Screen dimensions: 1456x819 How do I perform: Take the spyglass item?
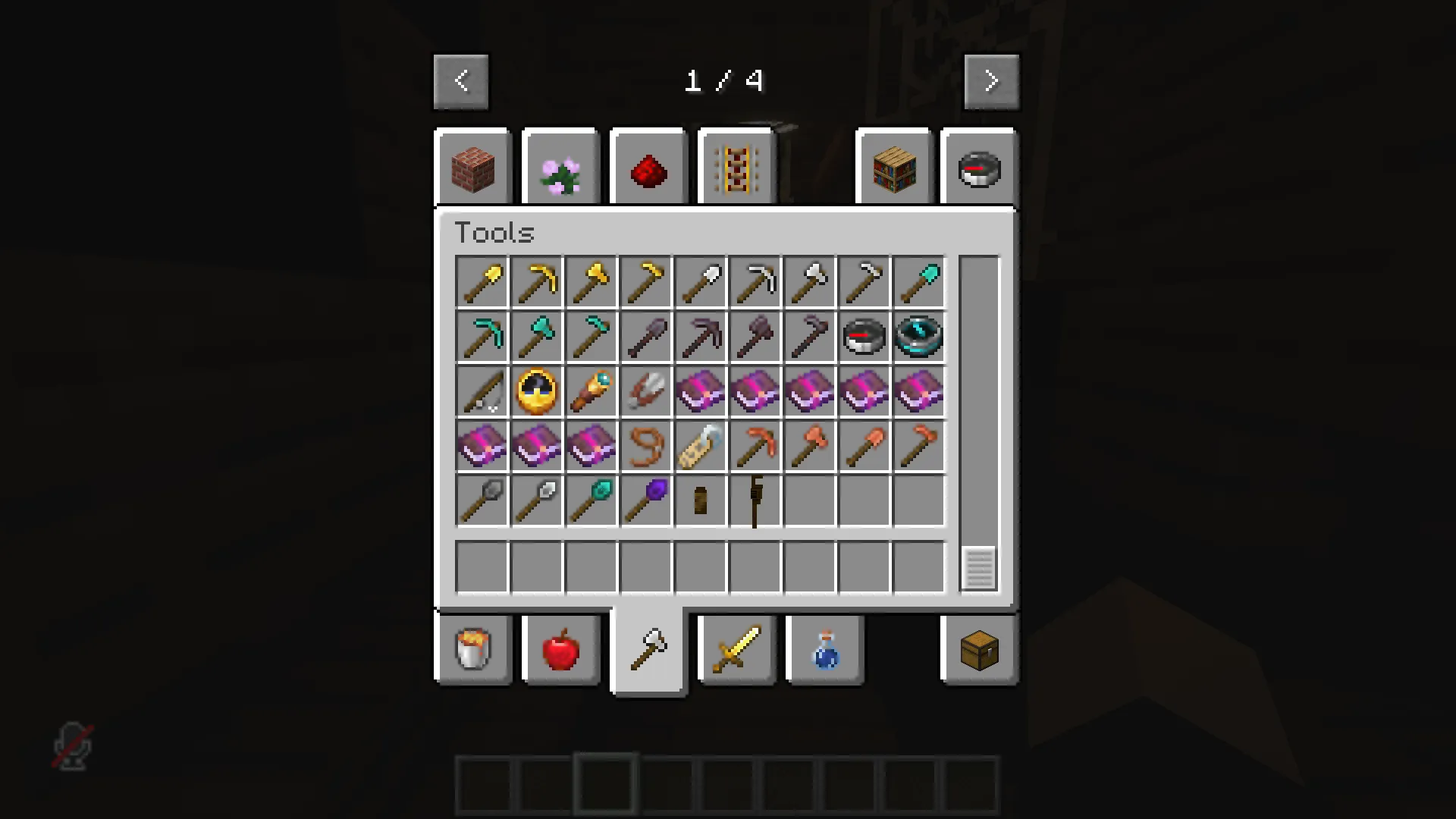pyautogui.click(x=591, y=391)
